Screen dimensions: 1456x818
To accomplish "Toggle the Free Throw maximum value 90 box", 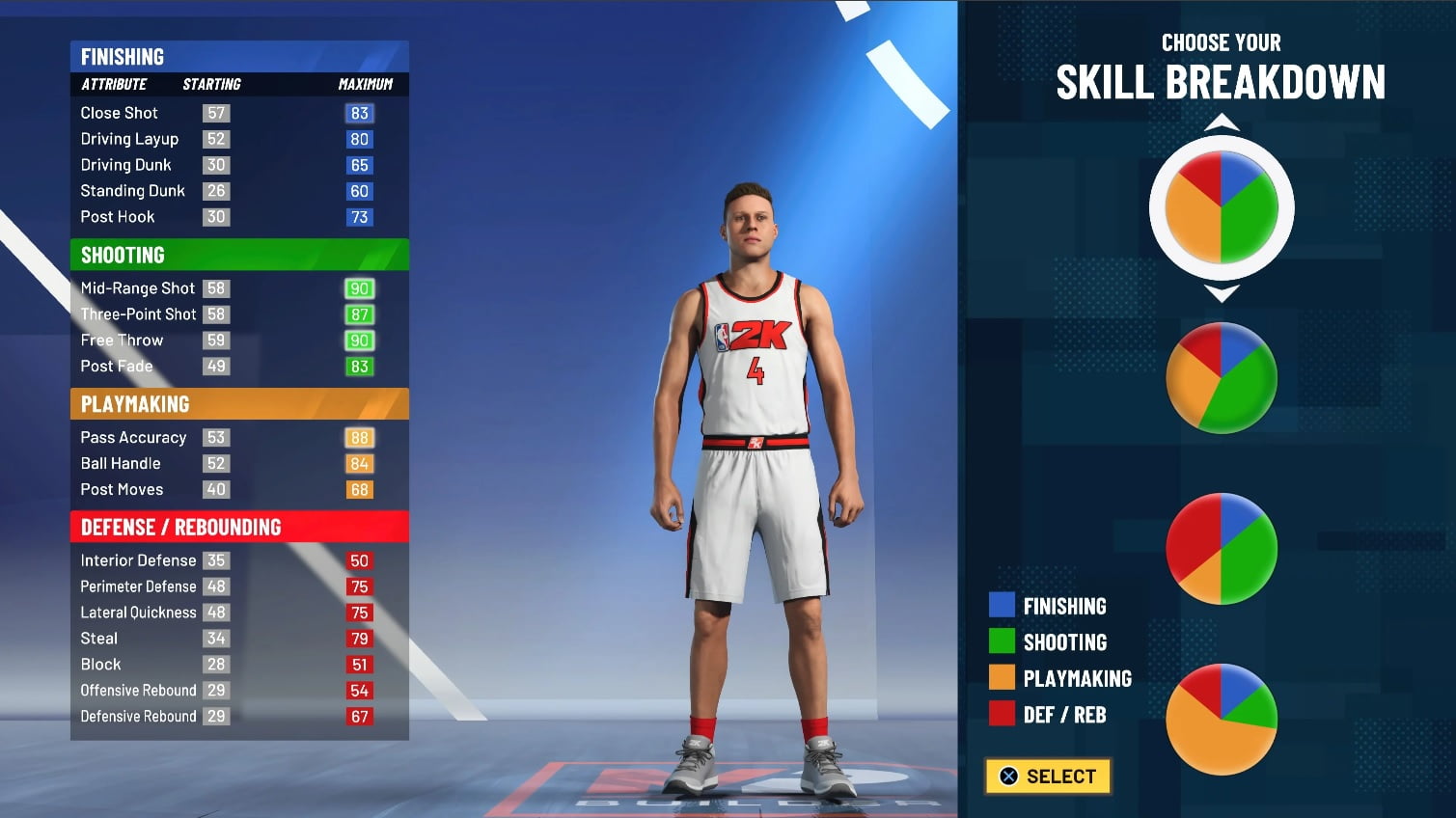I will pos(359,340).
